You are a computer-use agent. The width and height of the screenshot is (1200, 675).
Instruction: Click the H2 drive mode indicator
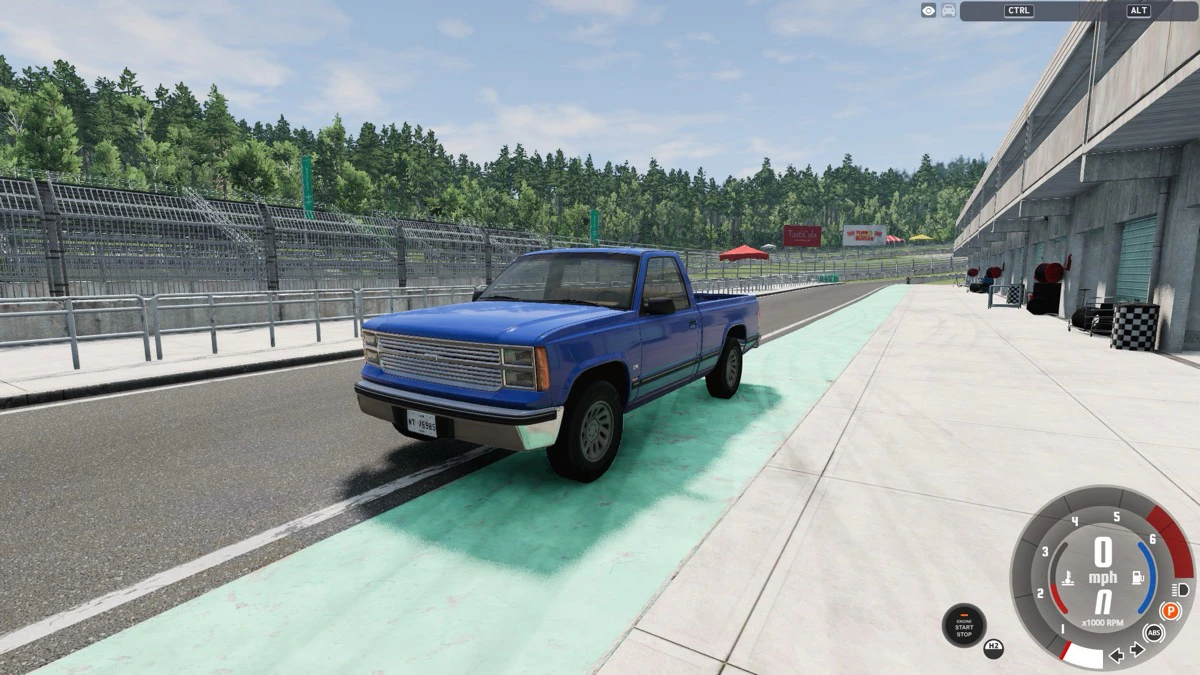[993, 648]
